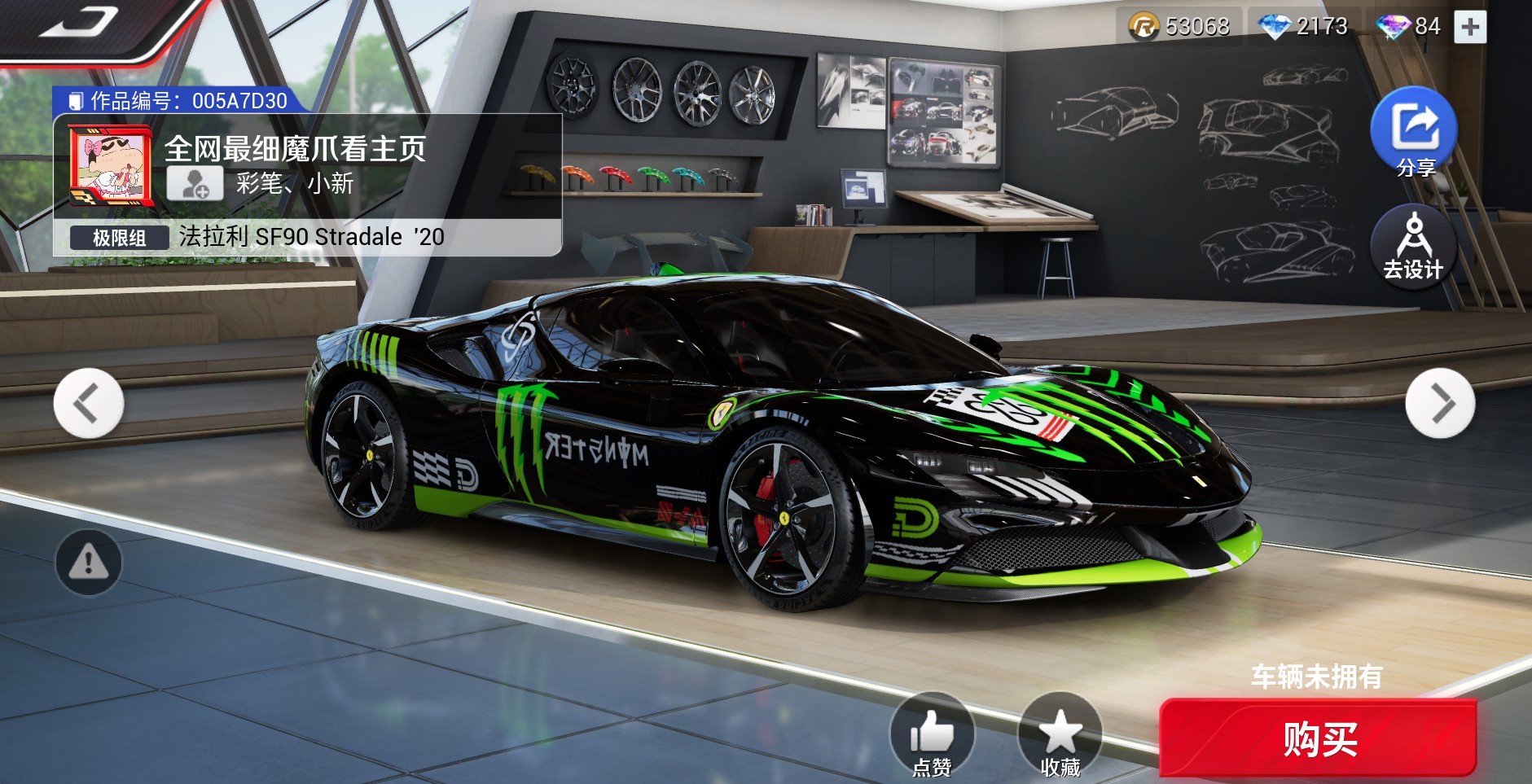Show the previous car design

(88, 403)
